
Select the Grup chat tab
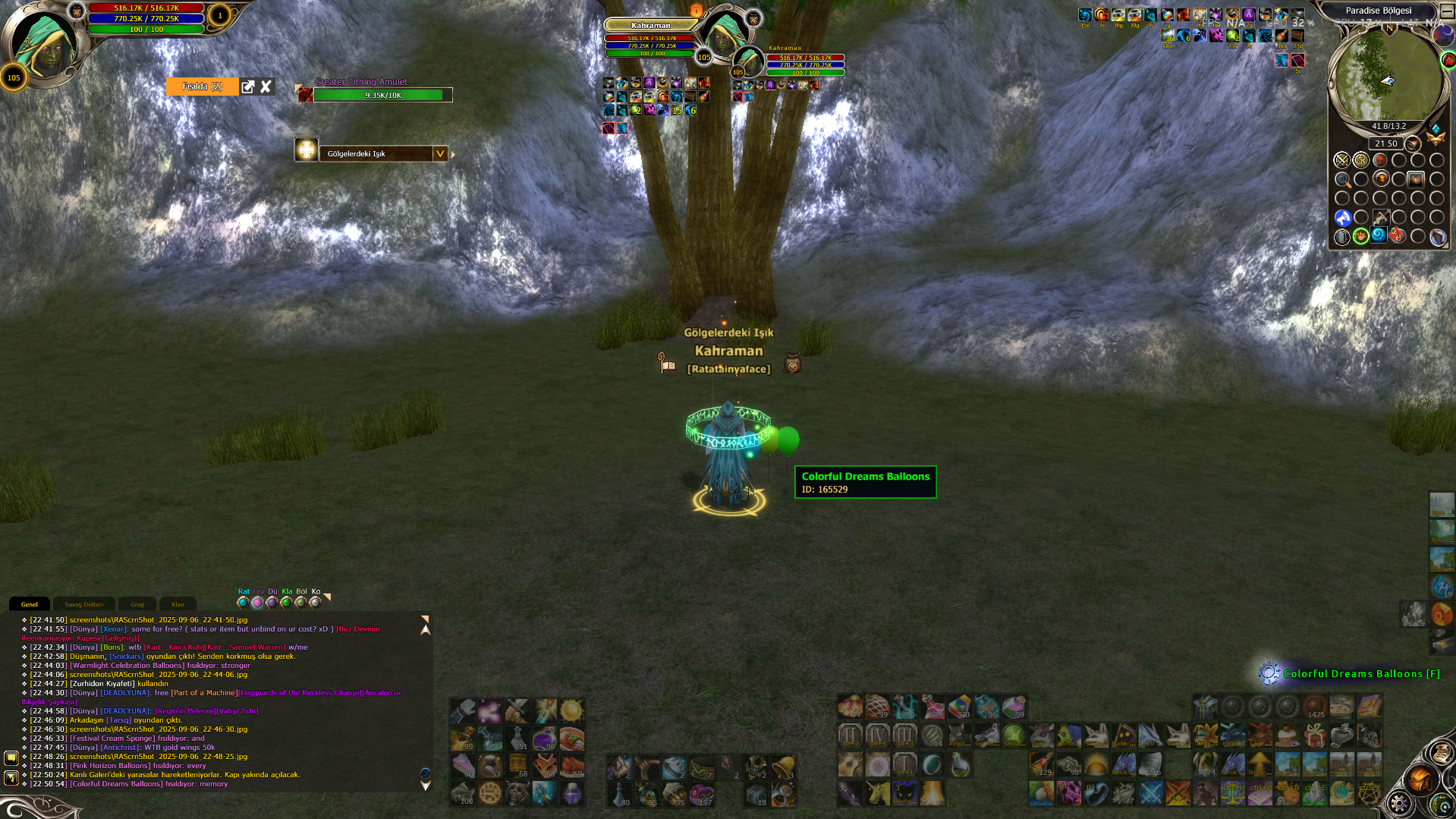tap(137, 604)
